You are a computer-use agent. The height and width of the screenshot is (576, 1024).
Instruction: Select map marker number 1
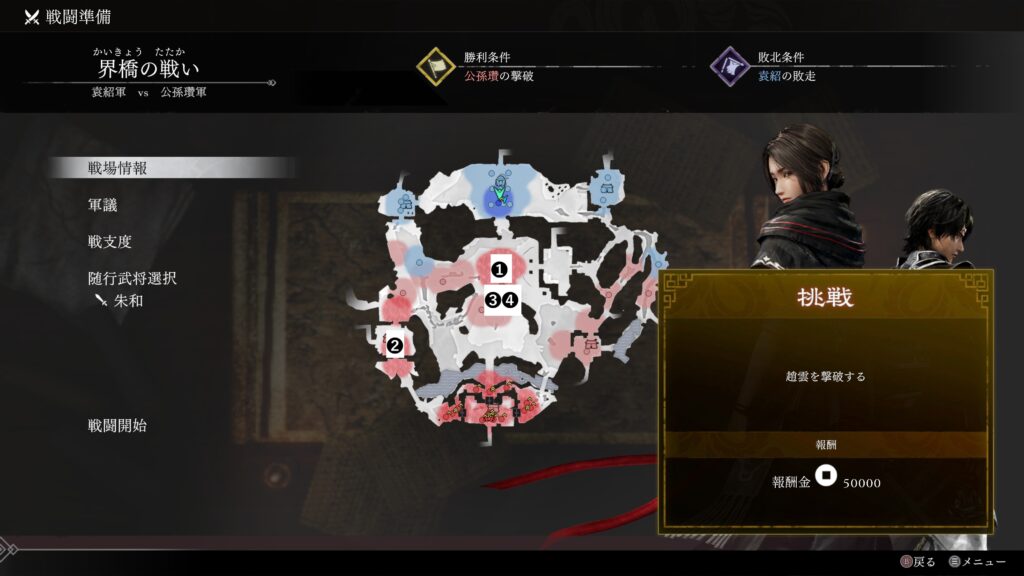coord(497,268)
